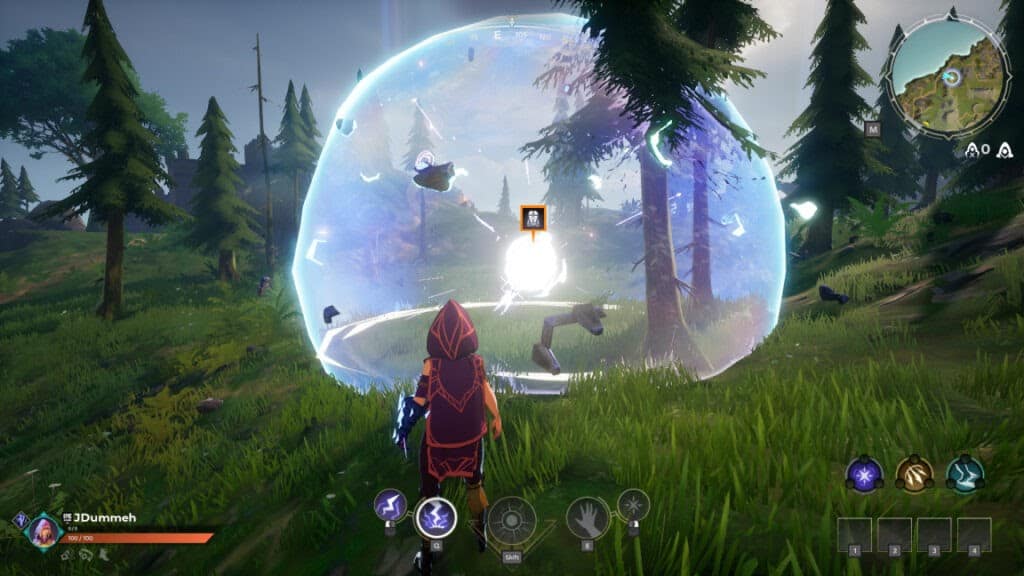Viewport: 1024px width, 576px height.
Task: Open the teal lightning talent icon
Action: point(965,473)
